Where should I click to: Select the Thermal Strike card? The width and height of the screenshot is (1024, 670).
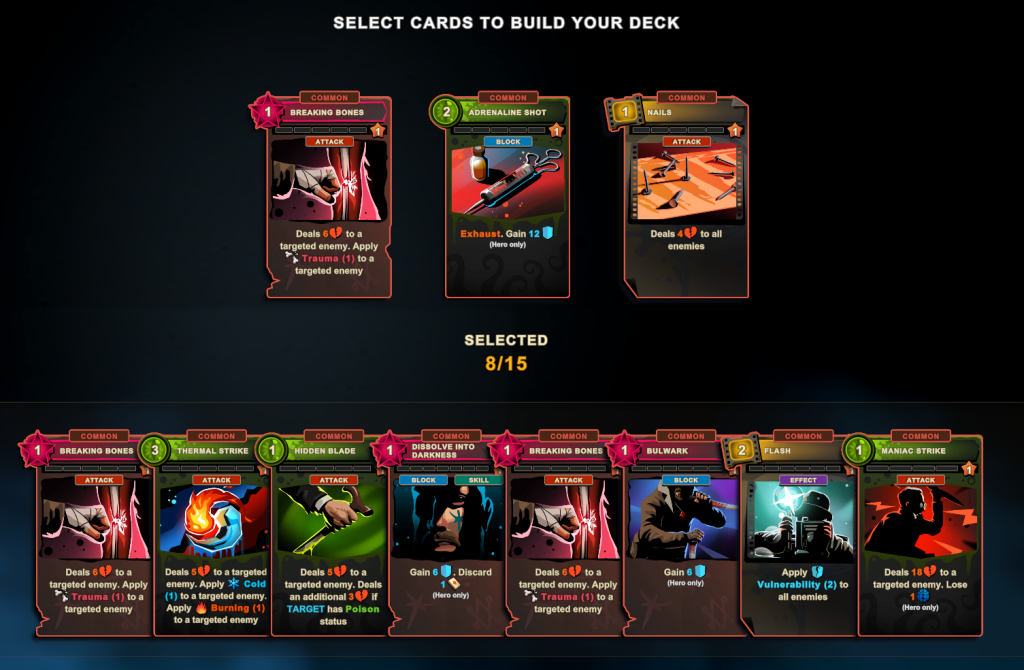pyautogui.click(x=215, y=535)
